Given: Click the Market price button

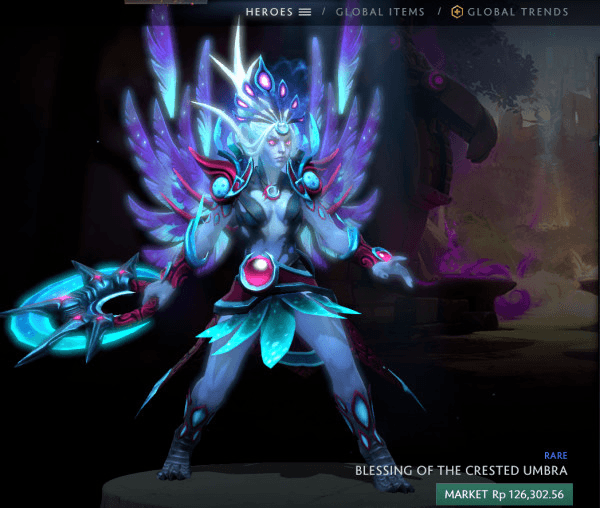Looking at the screenshot, I should pos(503,493).
